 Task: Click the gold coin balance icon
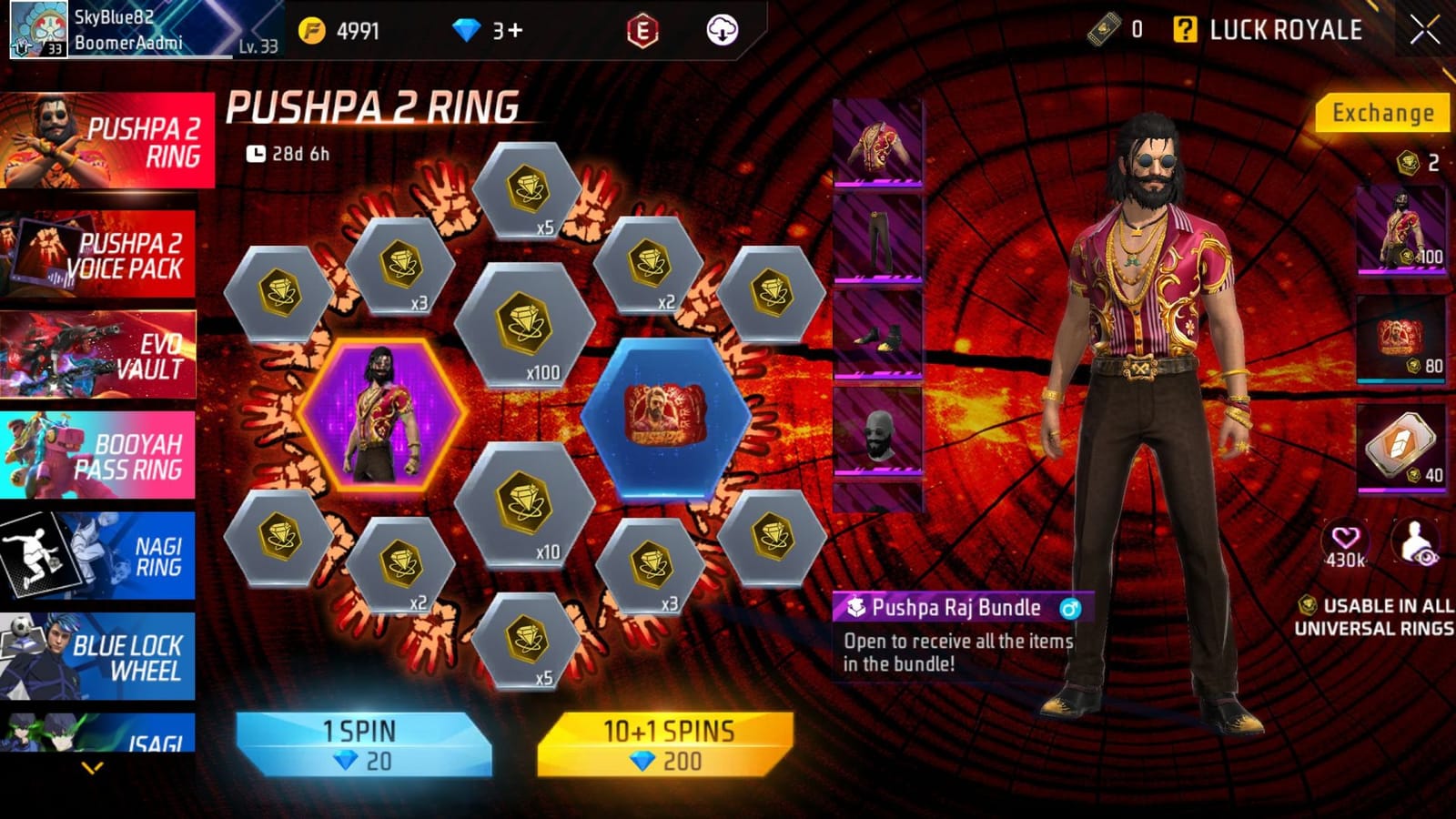pos(313,28)
